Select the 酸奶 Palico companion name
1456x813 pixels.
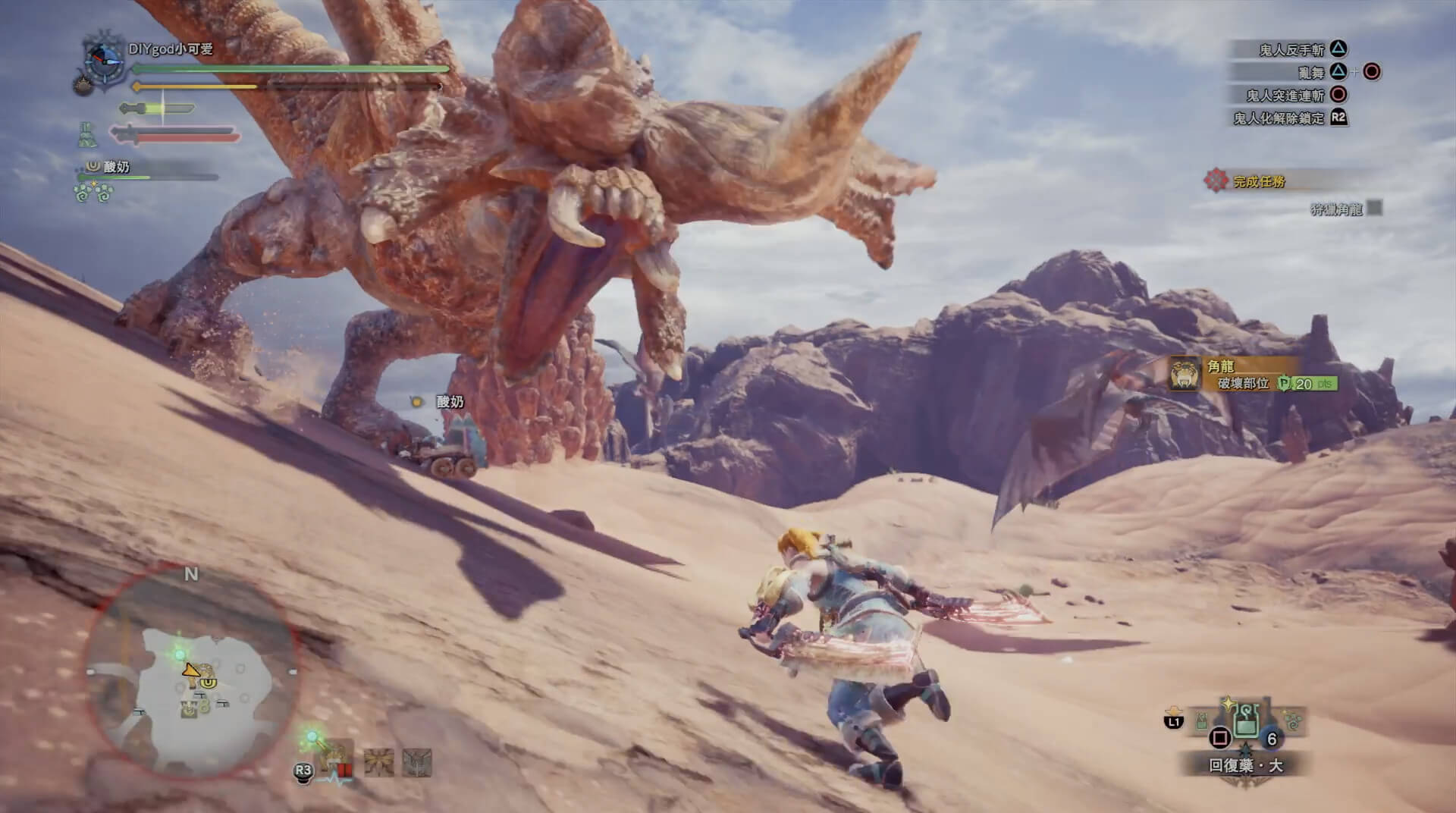pyautogui.click(x=116, y=167)
